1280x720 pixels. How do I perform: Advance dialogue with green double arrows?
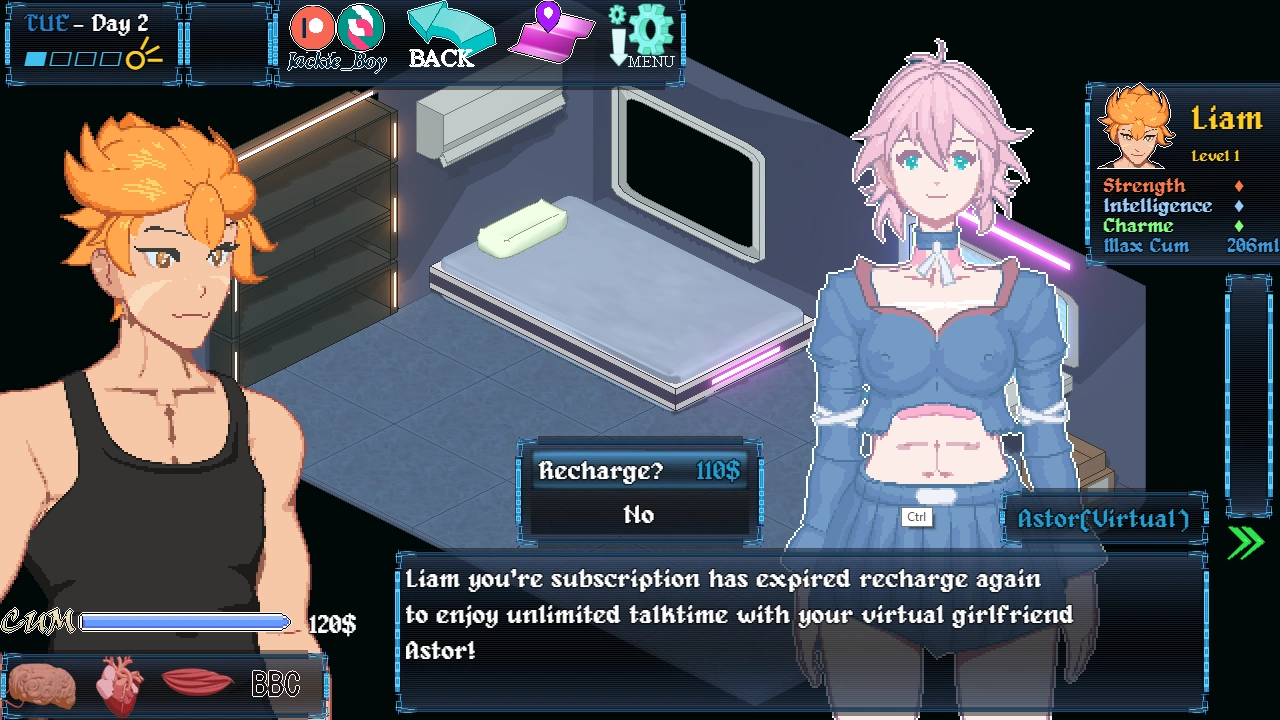[1245, 542]
